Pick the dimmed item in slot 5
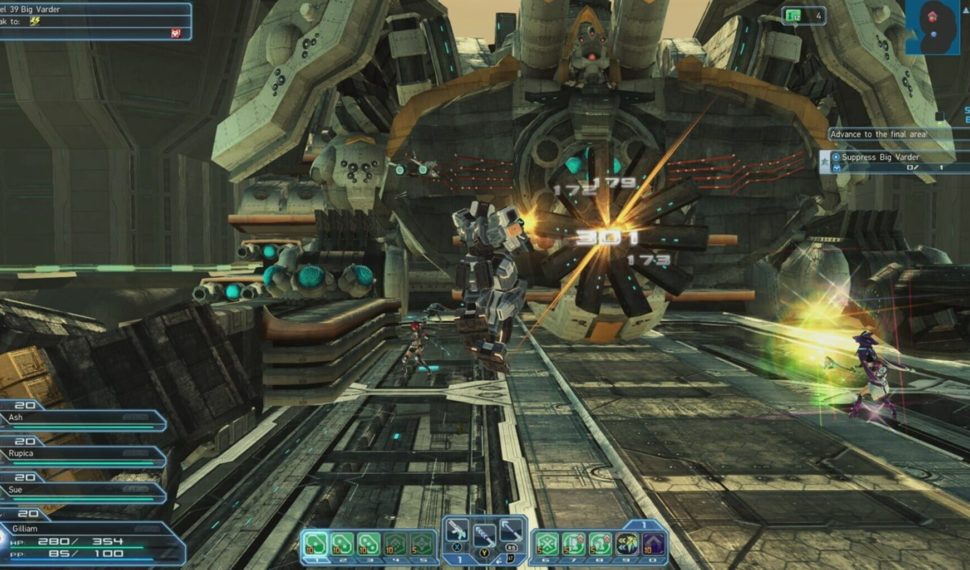Screen dimensions: 970x570 tap(421, 544)
